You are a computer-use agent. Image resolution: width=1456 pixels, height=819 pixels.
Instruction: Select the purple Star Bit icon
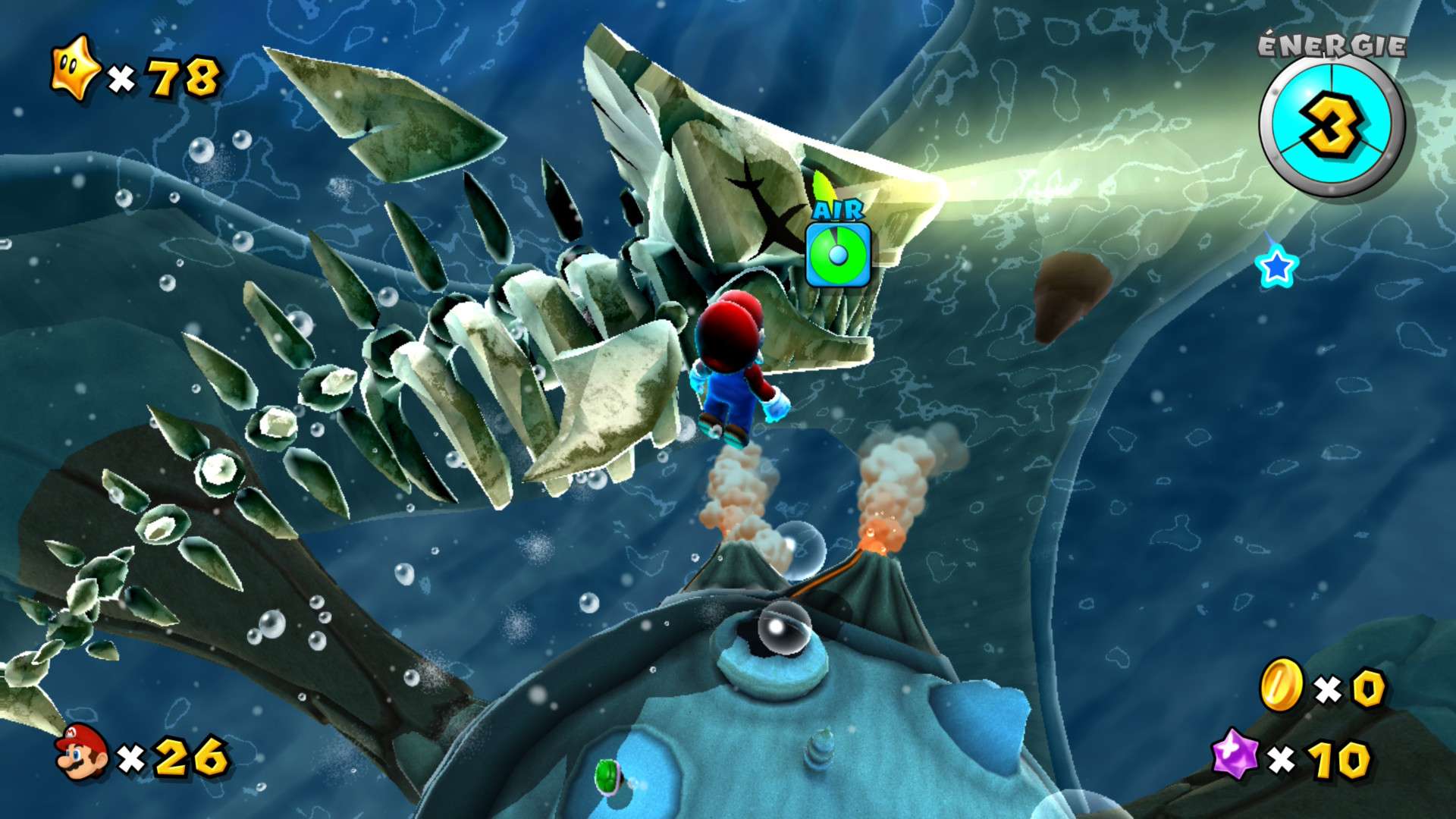(1235, 754)
